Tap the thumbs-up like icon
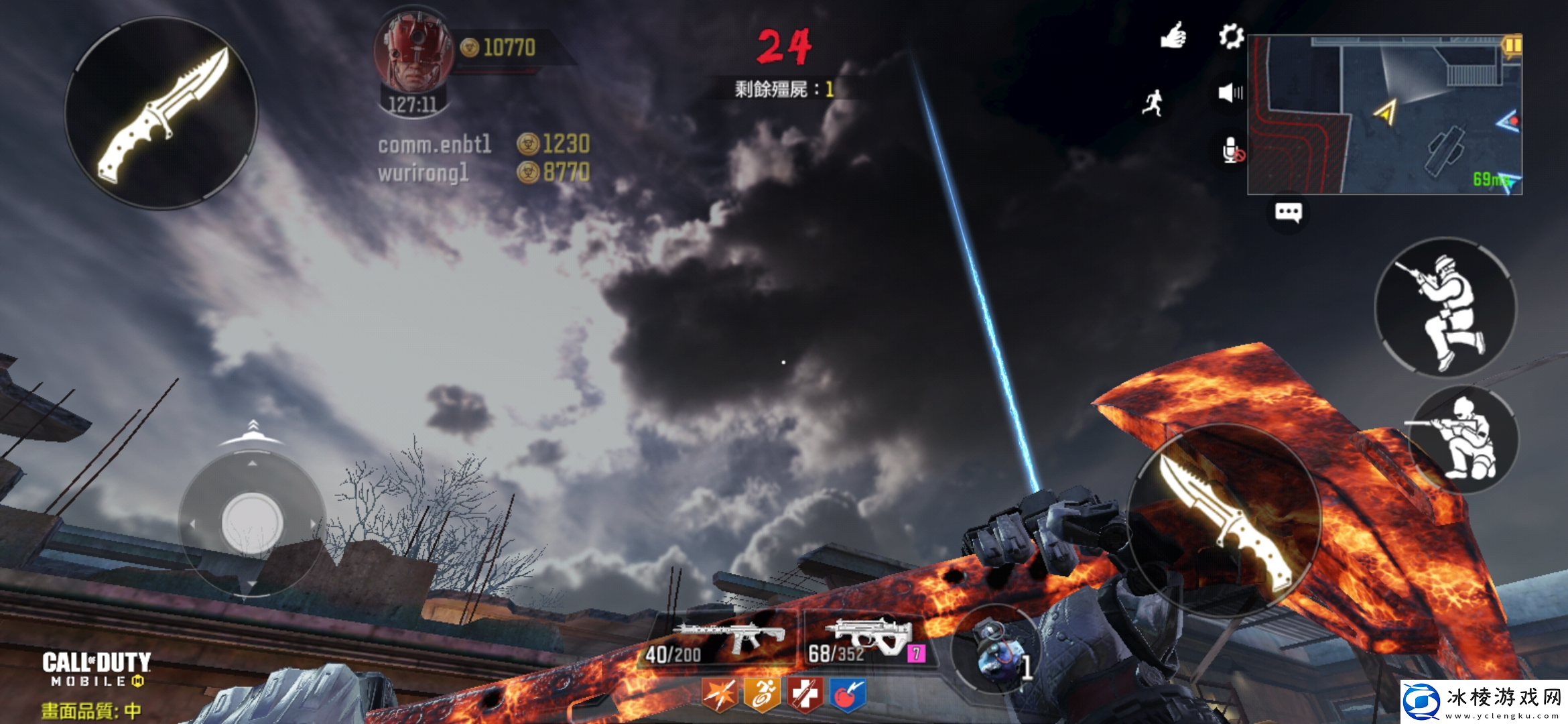 [x=1173, y=36]
